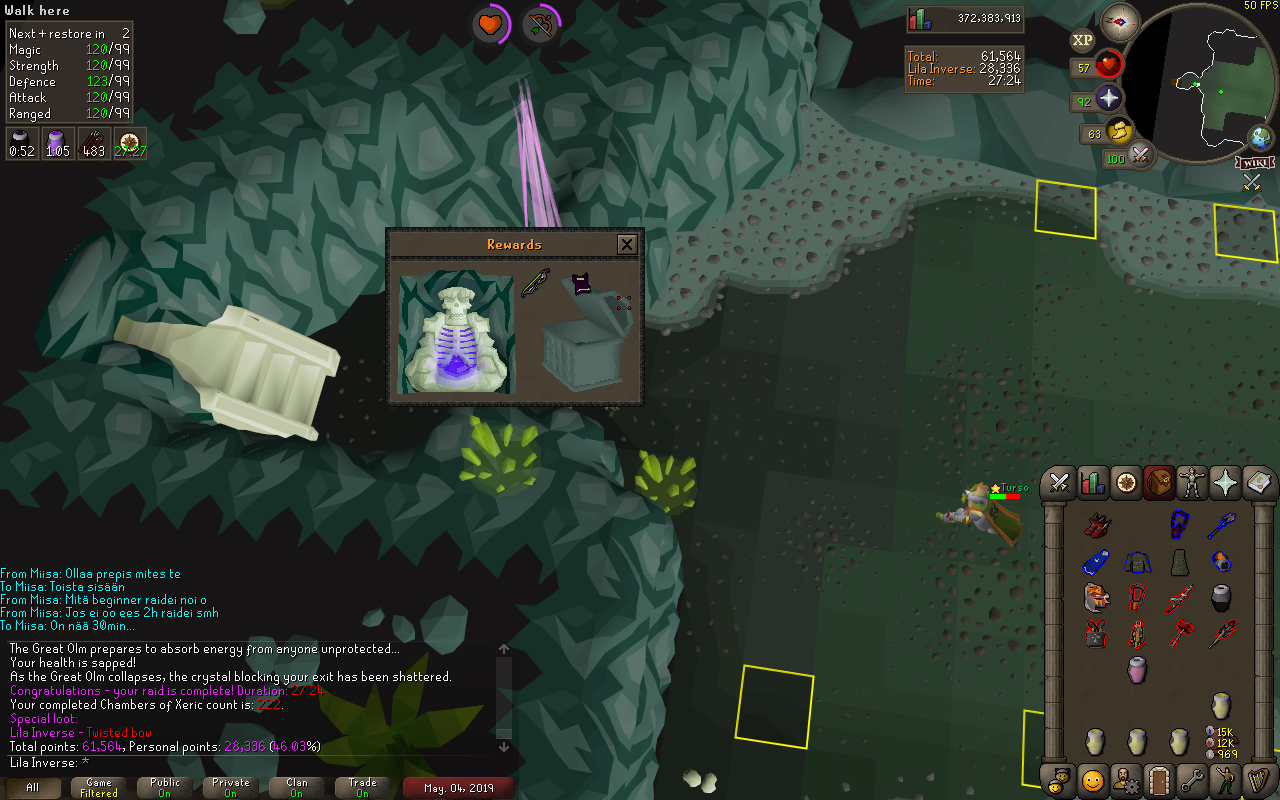Take the Twisted bow from the reward chest

(535, 284)
